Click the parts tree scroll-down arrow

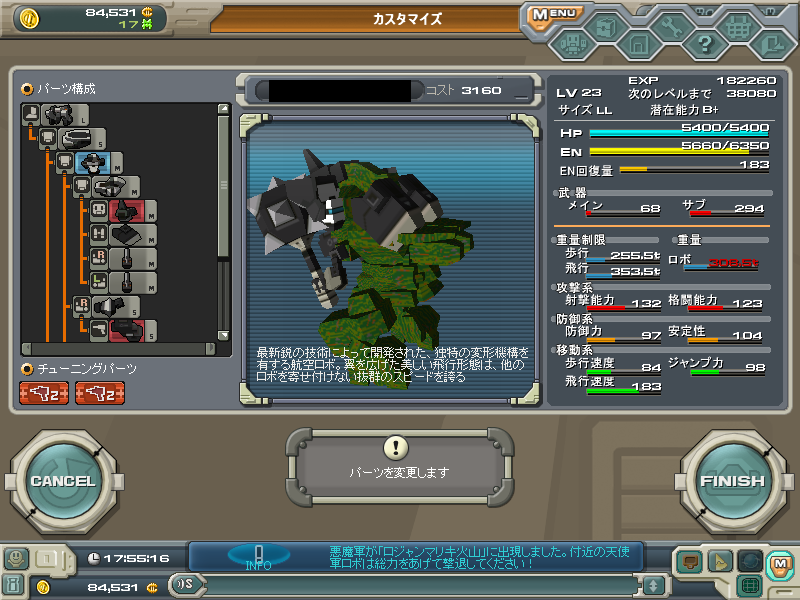(224, 335)
